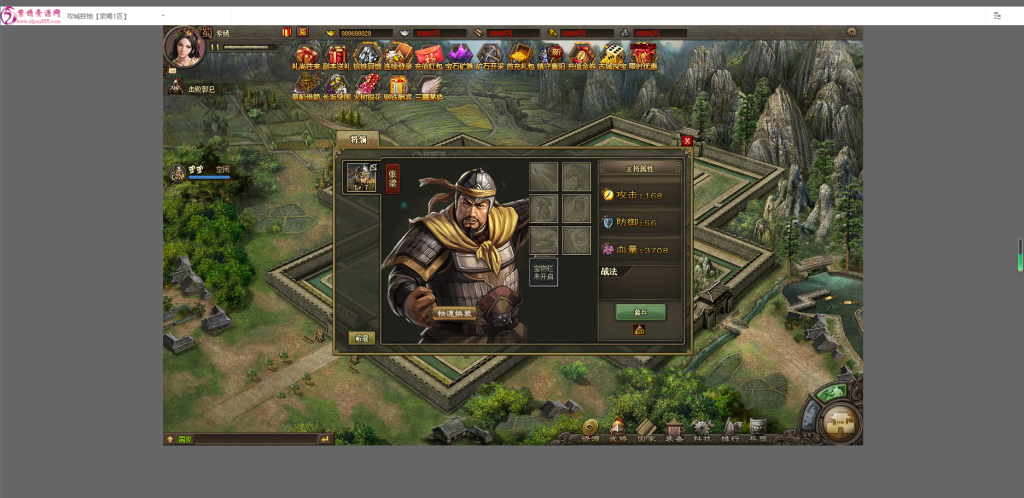
Task: Close the general panel with the red X
Action: click(x=687, y=141)
